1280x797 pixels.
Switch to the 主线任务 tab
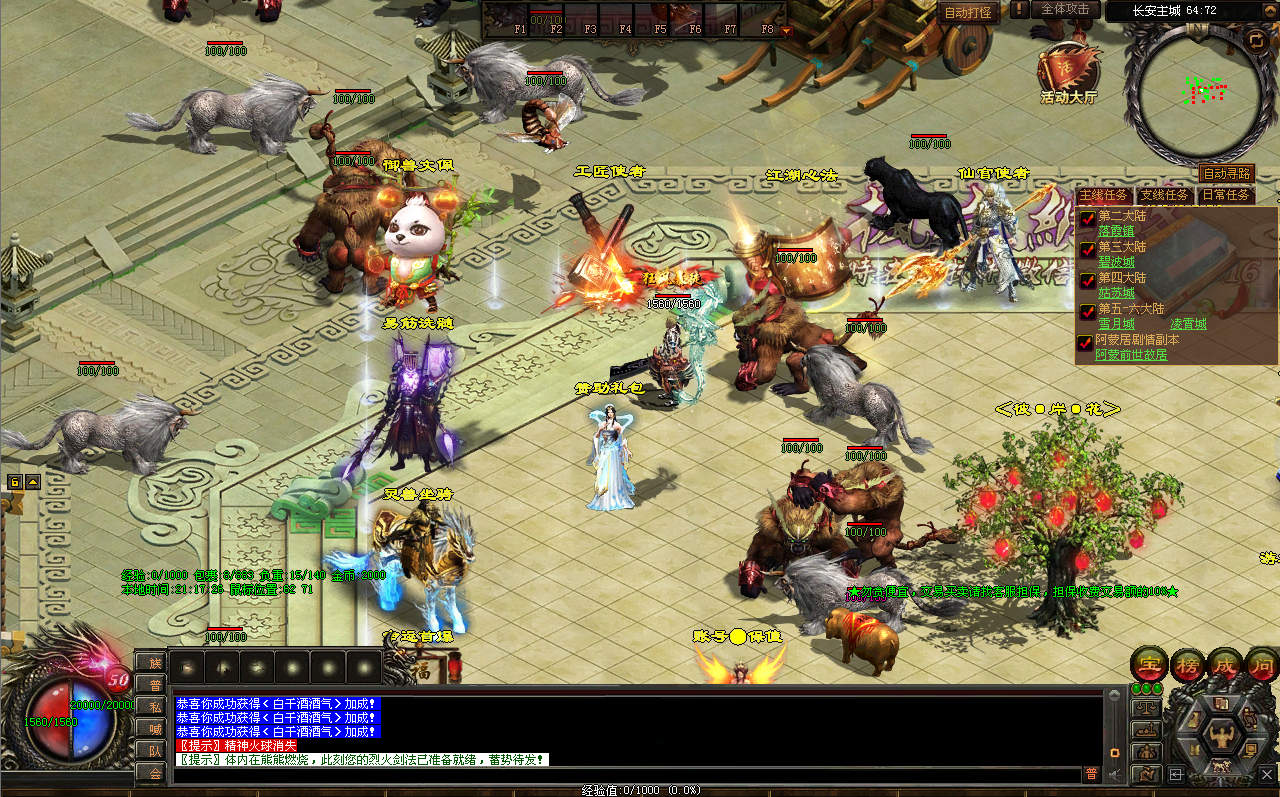point(1104,195)
